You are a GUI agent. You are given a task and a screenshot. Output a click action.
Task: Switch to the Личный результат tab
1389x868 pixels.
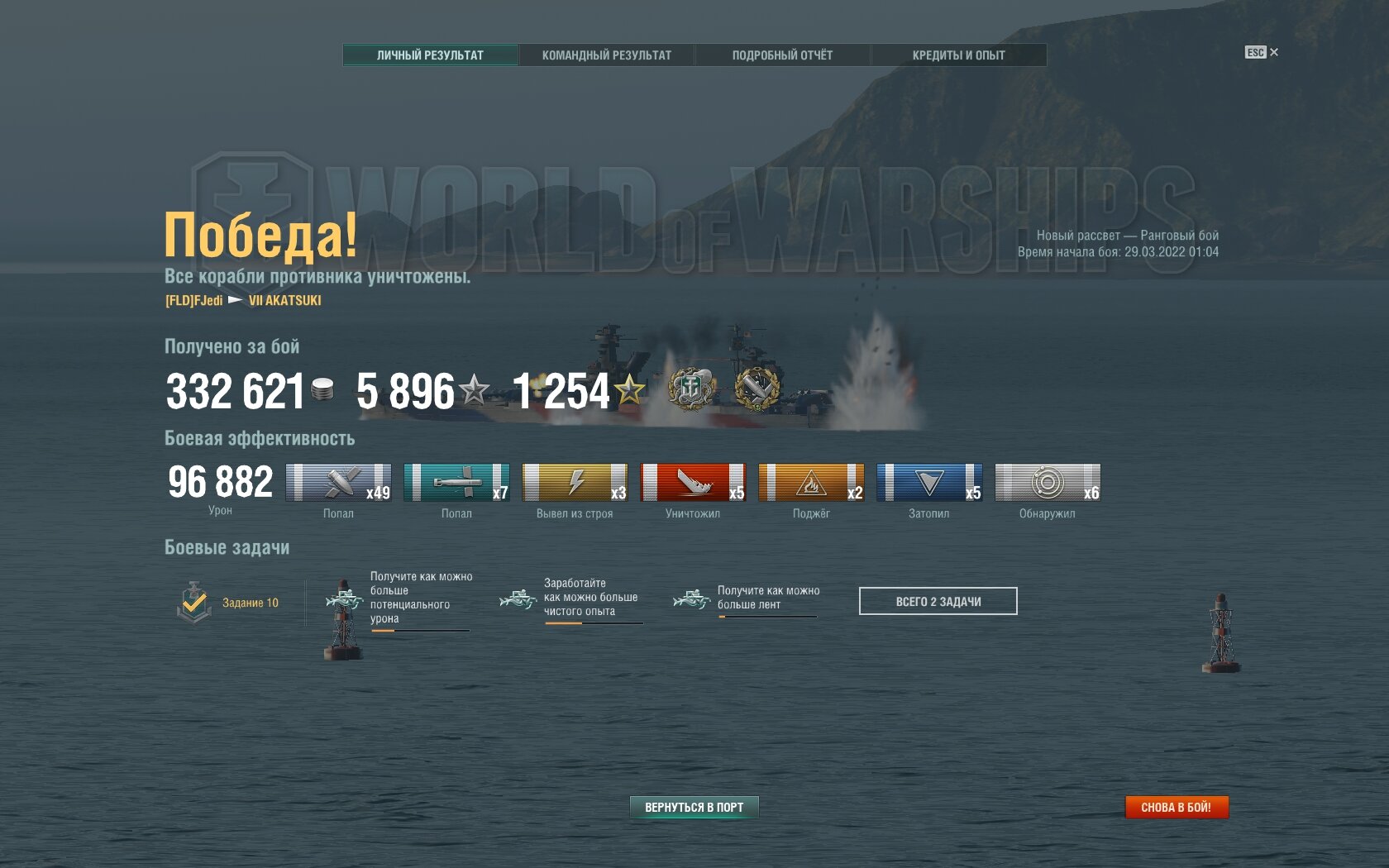click(430, 55)
